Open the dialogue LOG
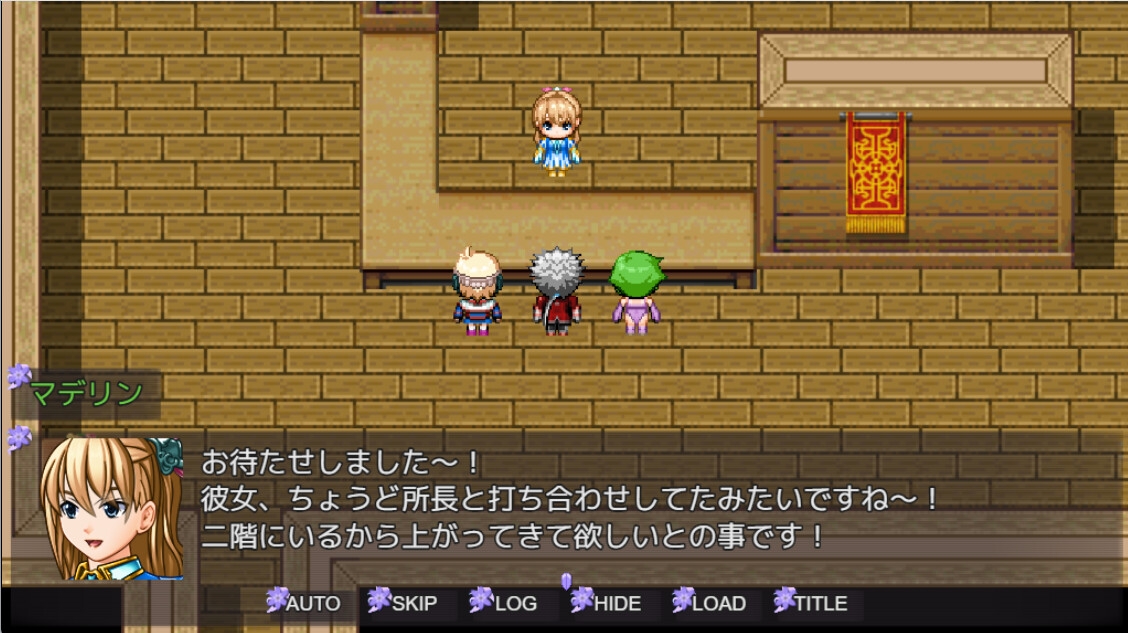This screenshot has width=1128, height=633. [506, 603]
